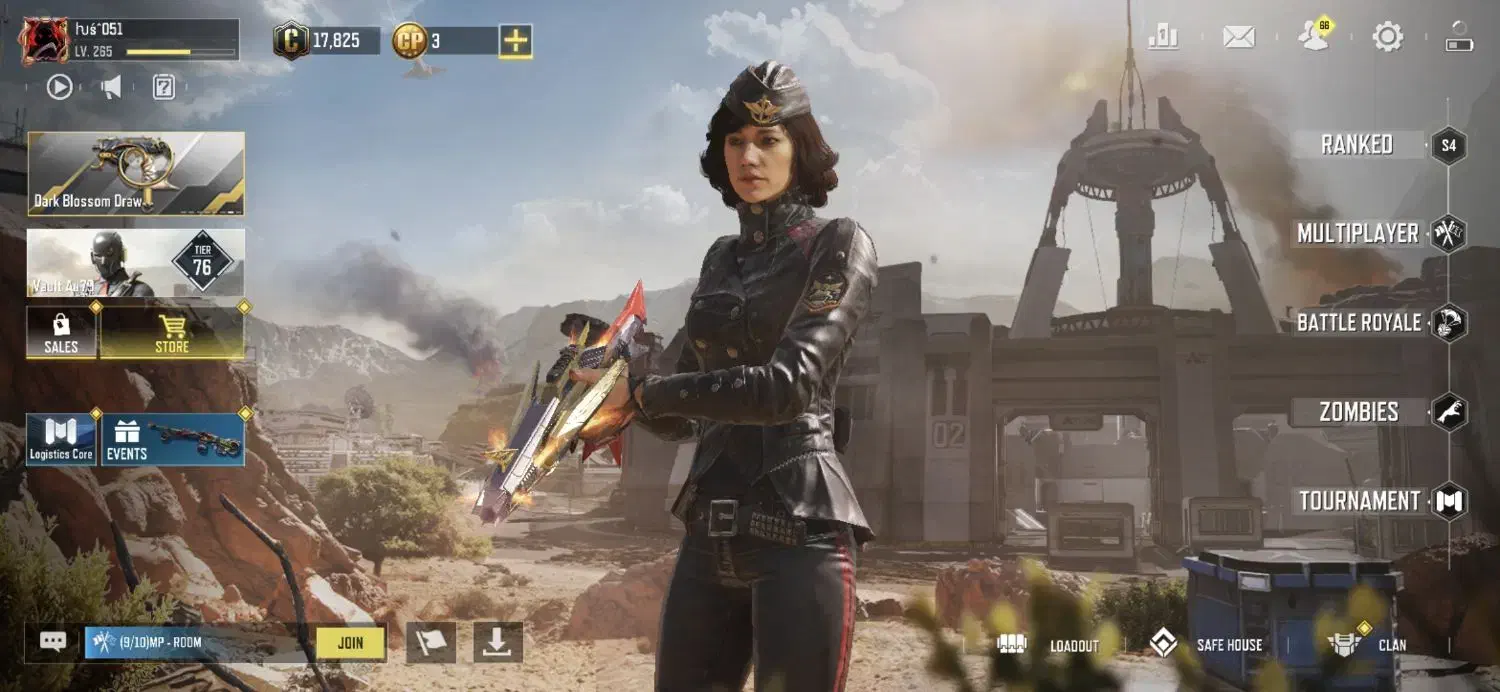This screenshot has width=1500, height=692.
Task: Check the mail envelope icon
Action: (1239, 38)
